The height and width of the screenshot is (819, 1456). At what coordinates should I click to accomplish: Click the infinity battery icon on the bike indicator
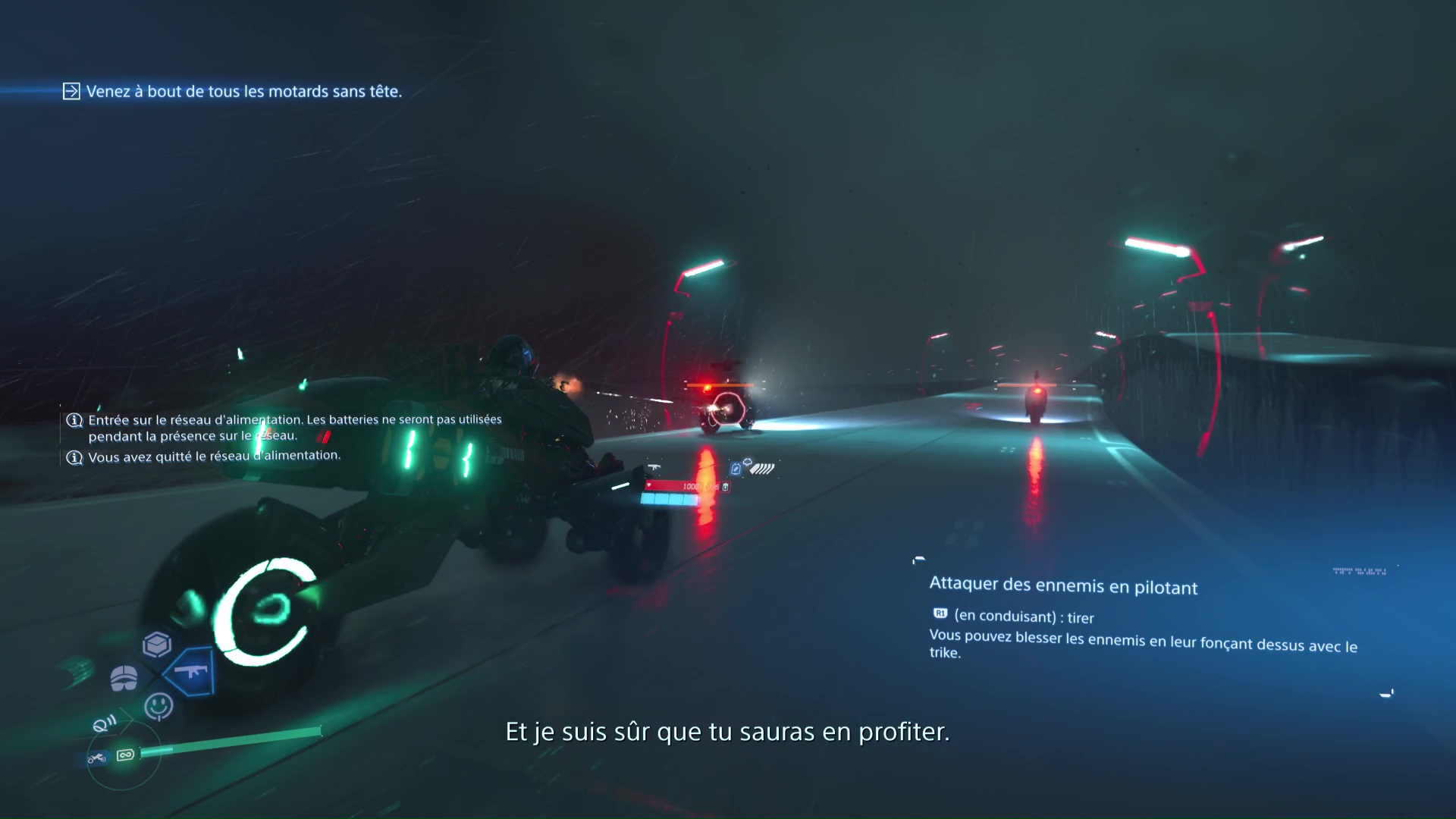[x=126, y=756]
